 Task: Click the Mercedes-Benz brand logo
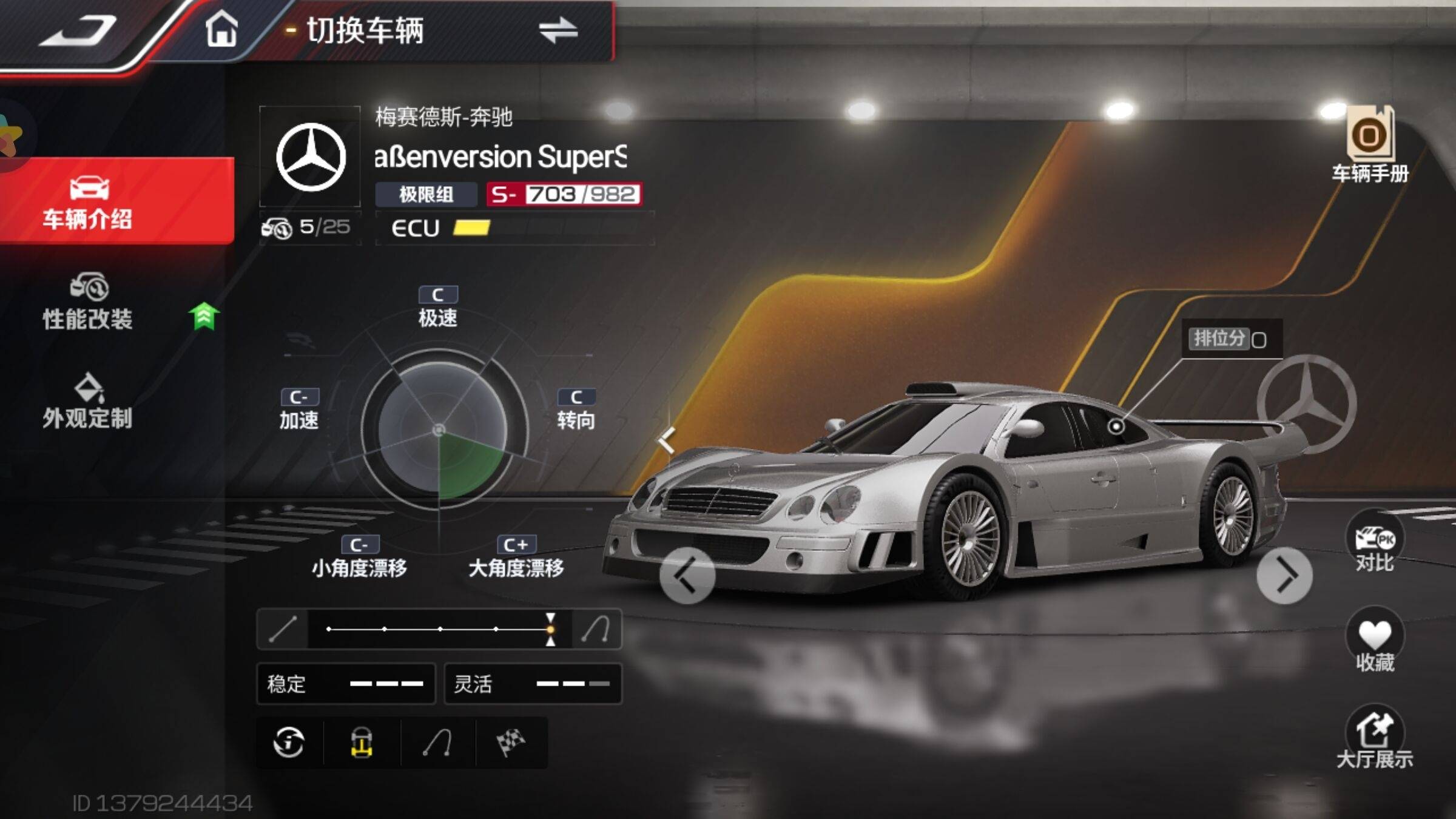(x=311, y=157)
